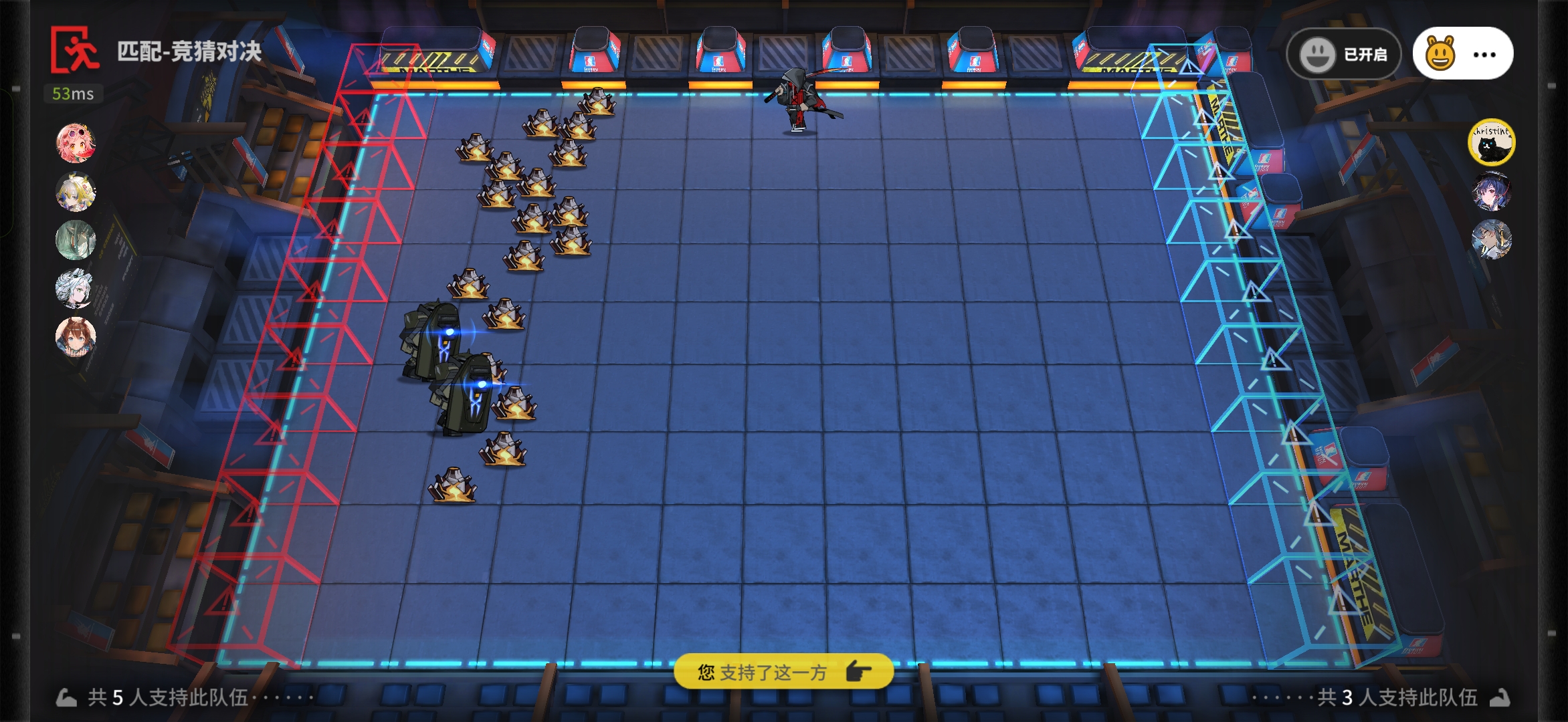
Task: Inspect the brown-haired player avatar
Action: tap(76, 336)
